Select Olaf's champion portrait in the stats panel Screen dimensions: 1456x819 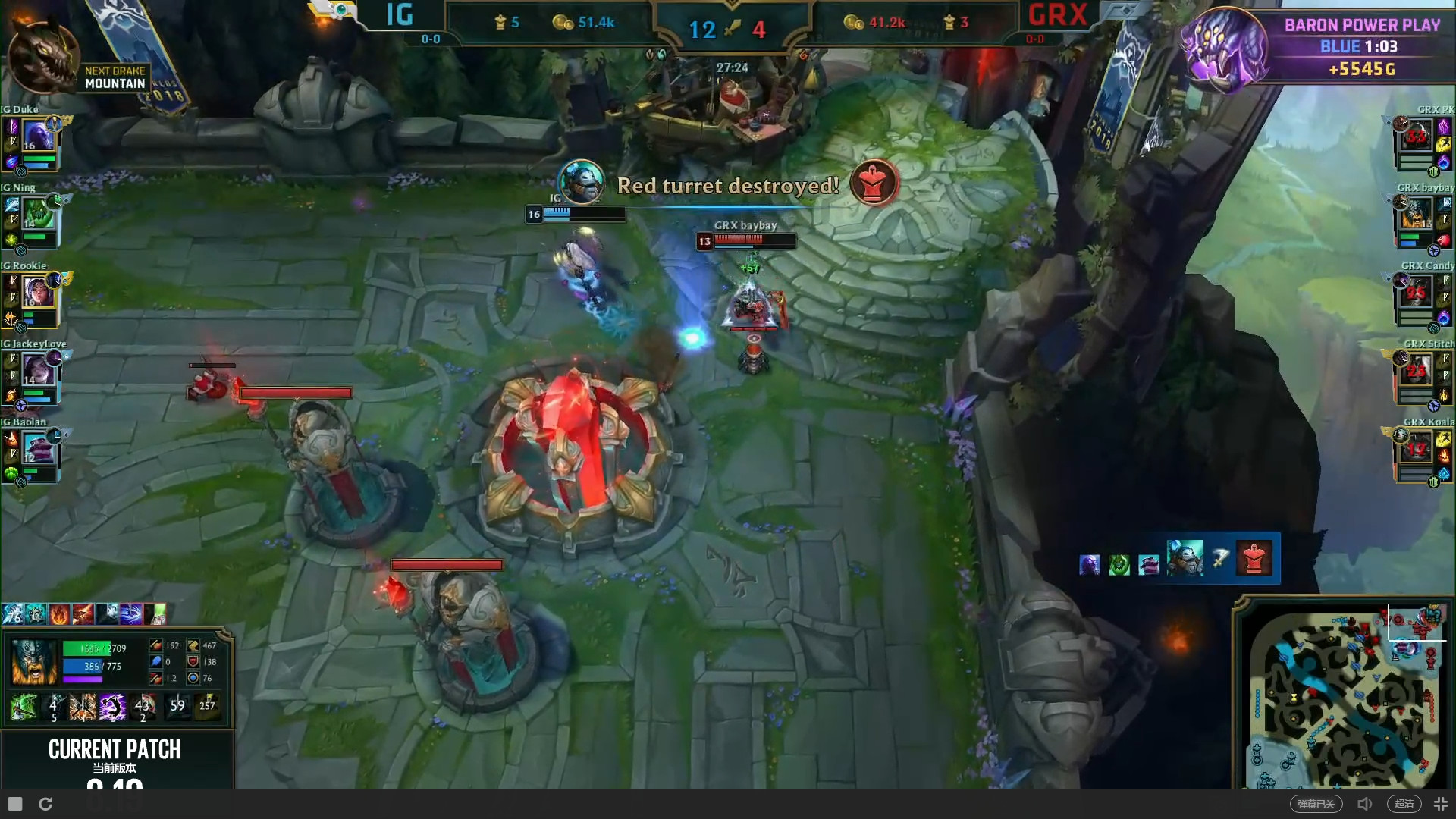click(33, 661)
